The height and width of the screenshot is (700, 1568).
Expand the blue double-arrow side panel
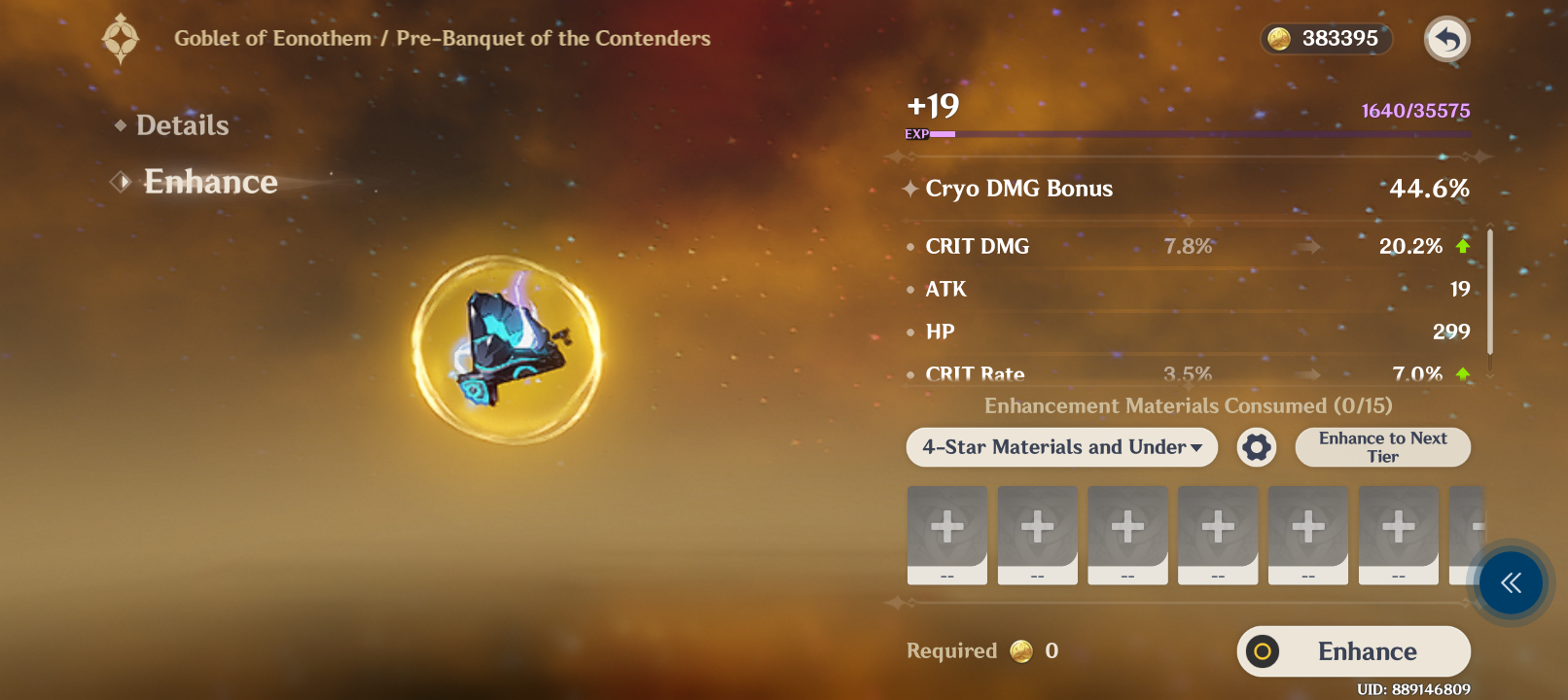(x=1510, y=583)
